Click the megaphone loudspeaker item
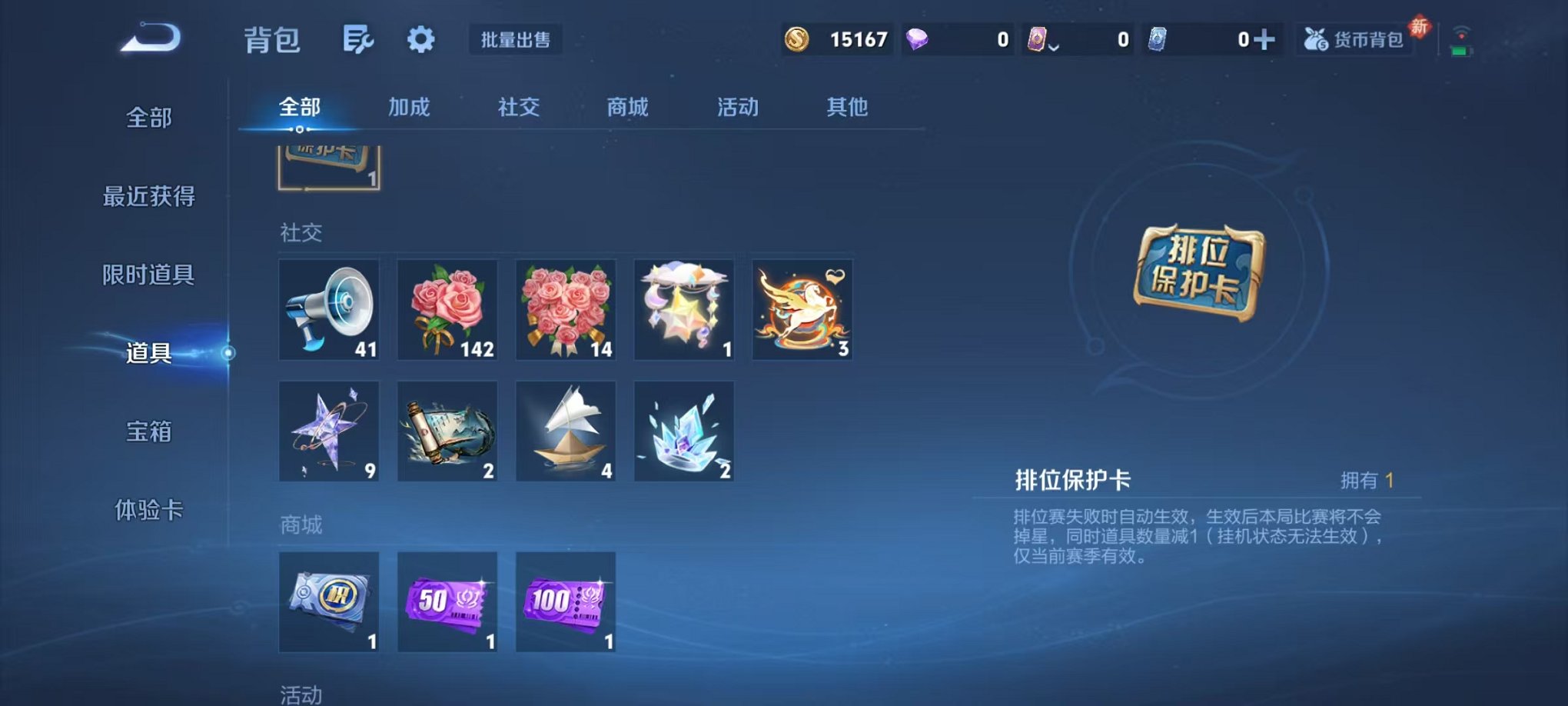The height and width of the screenshot is (706, 1568). [330, 310]
